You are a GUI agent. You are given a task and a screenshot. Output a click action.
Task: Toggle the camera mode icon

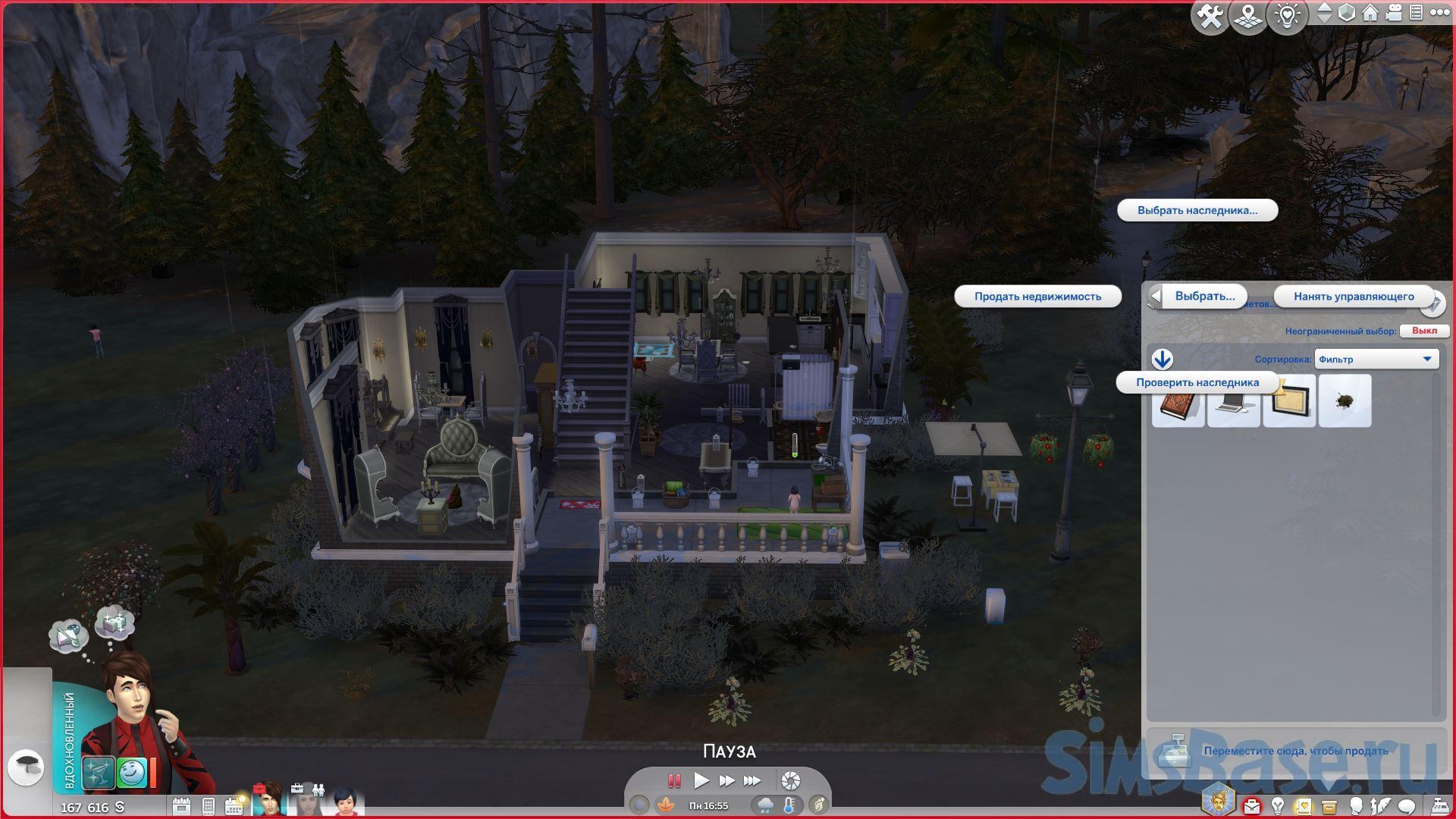1394,13
